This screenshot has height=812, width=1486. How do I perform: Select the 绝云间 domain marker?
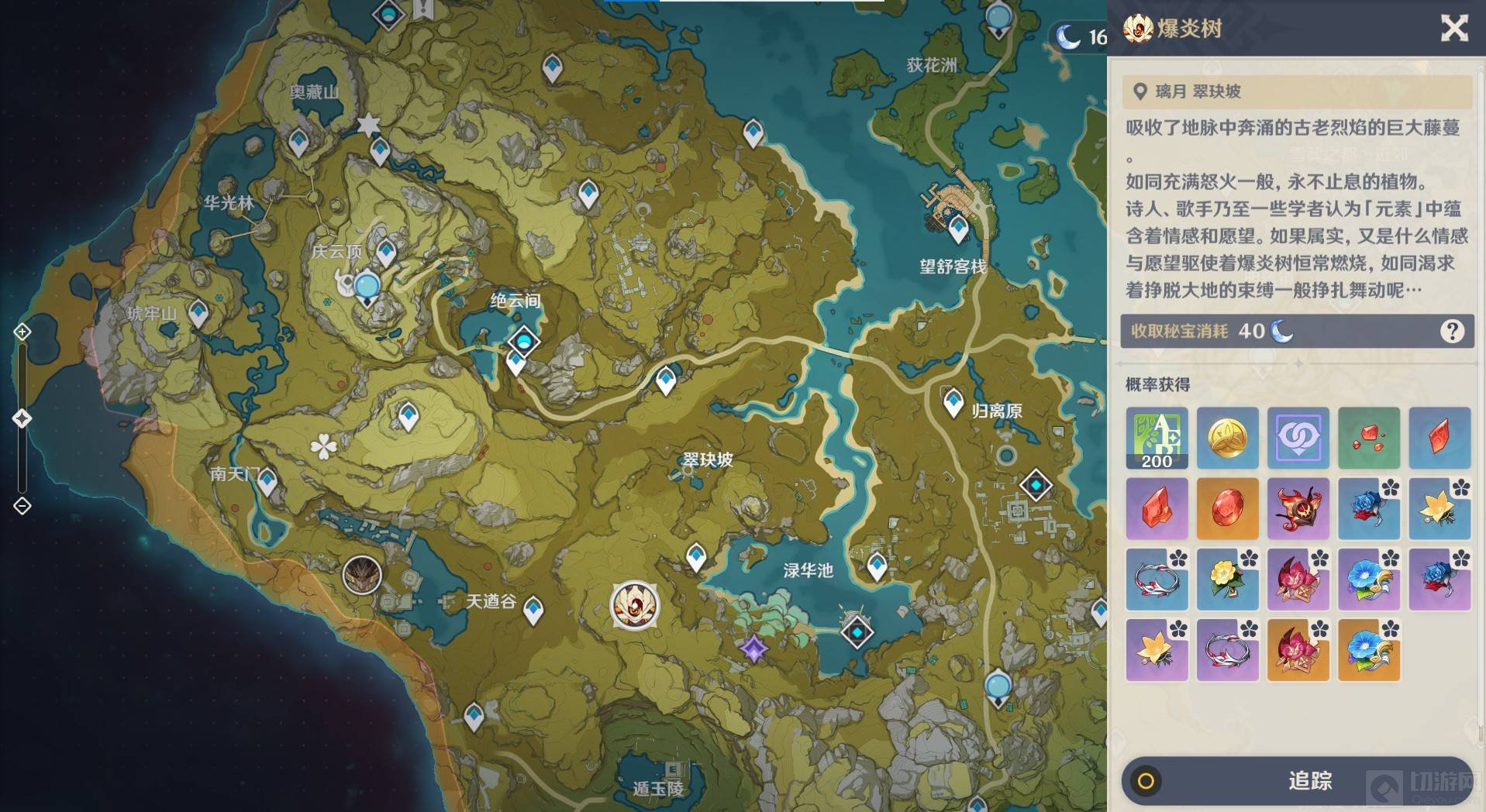coord(523,340)
